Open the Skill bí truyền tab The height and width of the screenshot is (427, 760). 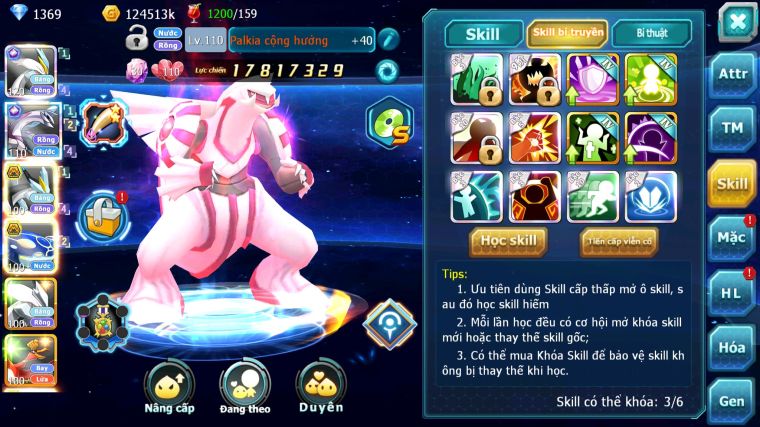click(x=567, y=33)
